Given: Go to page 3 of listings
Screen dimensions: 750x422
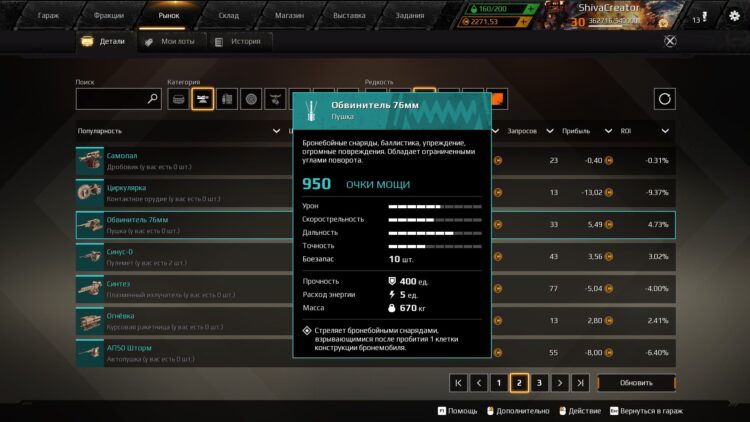Looking at the screenshot, I should tap(539, 382).
